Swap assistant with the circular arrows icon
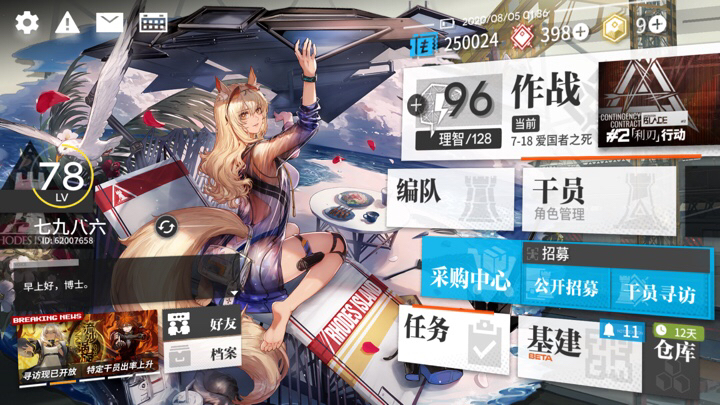 (x=166, y=227)
